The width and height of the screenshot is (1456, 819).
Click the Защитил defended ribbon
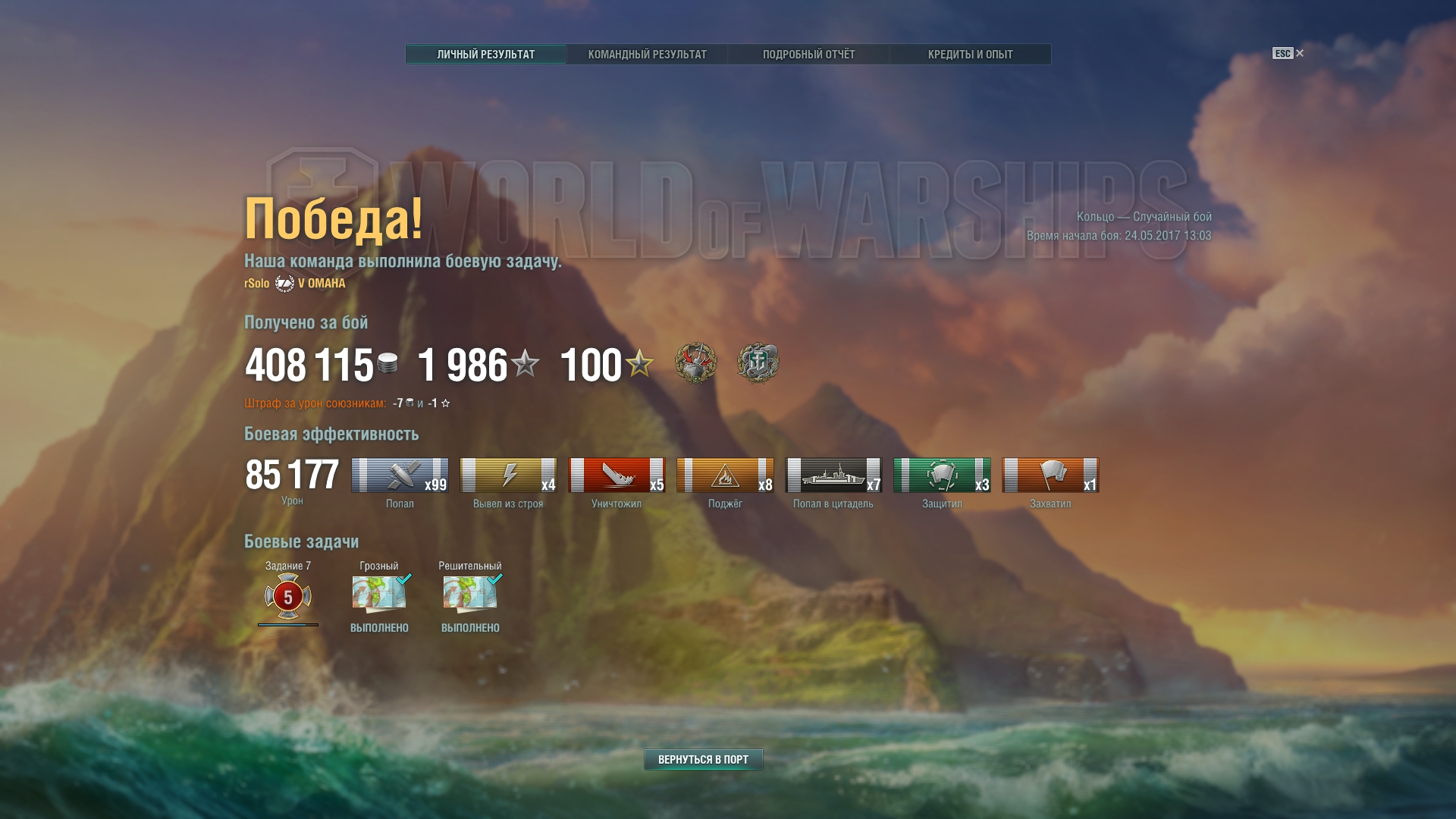click(942, 475)
